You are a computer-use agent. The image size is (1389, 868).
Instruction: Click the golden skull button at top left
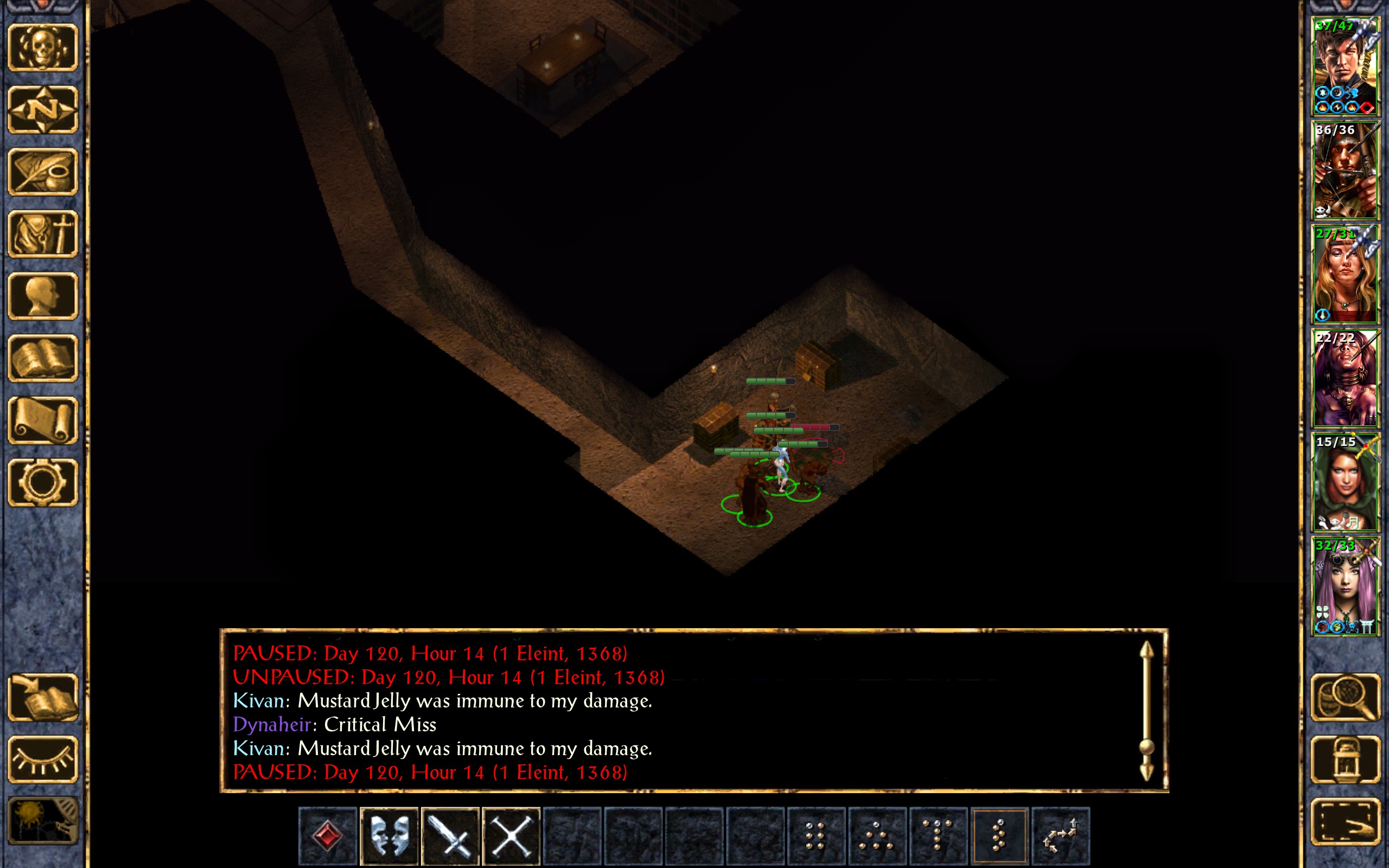pos(43,48)
